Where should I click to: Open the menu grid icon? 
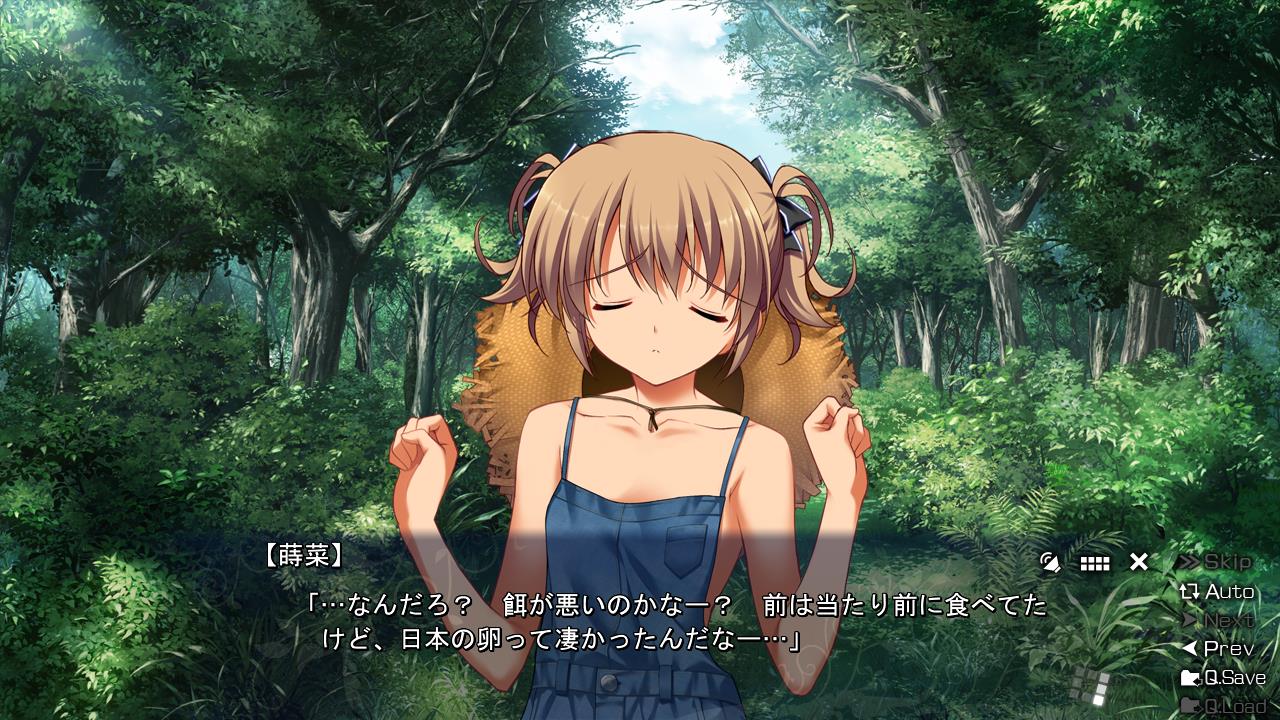(1095, 563)
